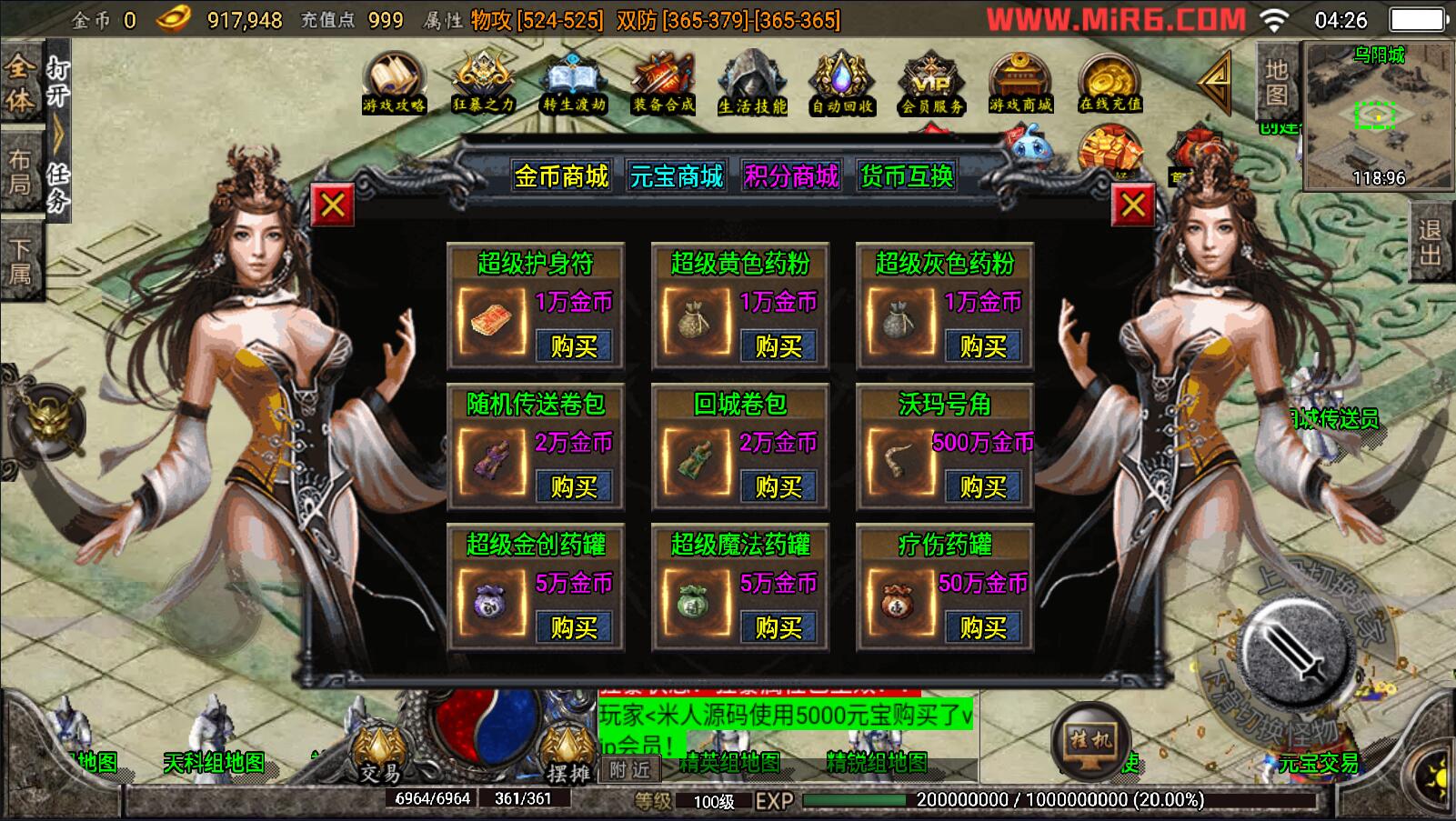Toggle the 挂机 auto-battle button
The height and width of the screenshot is (821, 1456).
point(1089,740)
